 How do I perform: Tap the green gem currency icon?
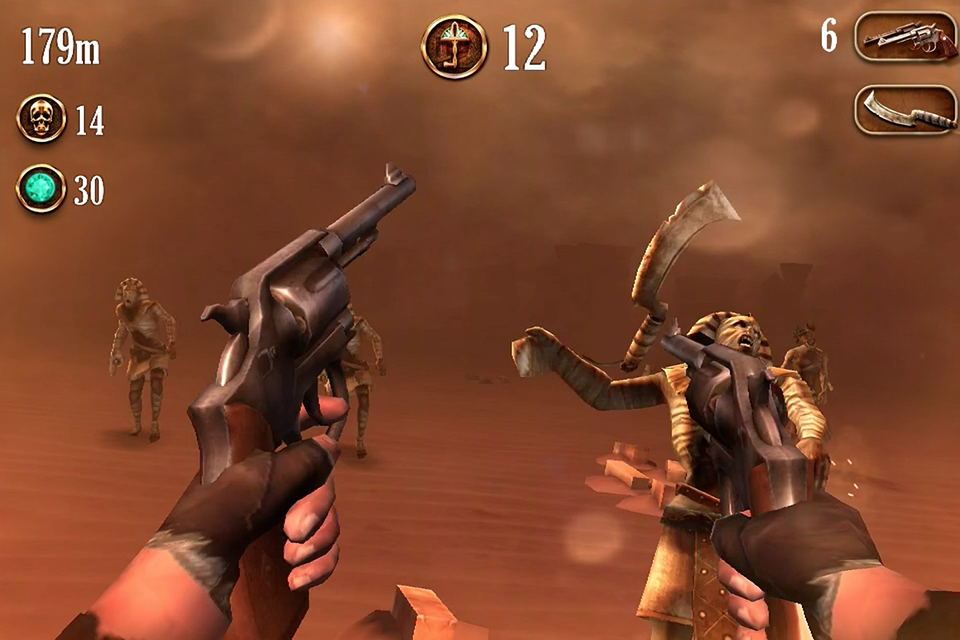pyautogui.click(x=42, y=189)
